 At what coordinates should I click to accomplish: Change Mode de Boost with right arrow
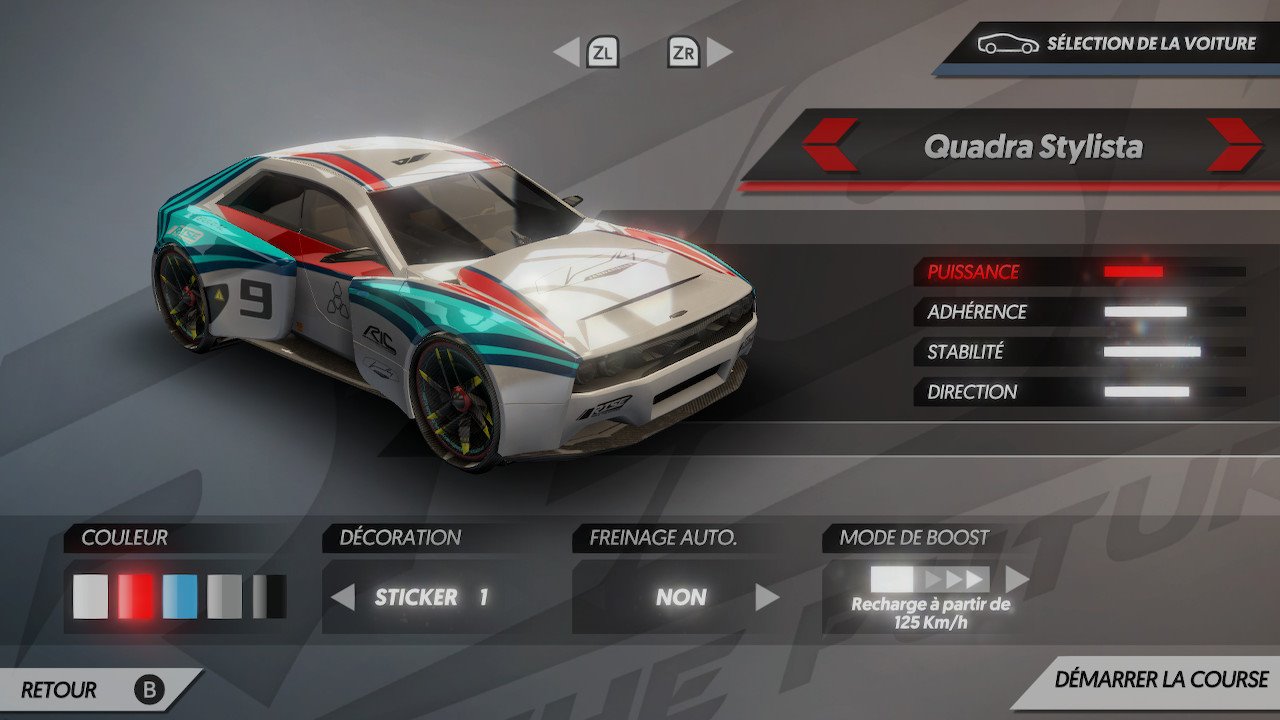point(1017,579)
